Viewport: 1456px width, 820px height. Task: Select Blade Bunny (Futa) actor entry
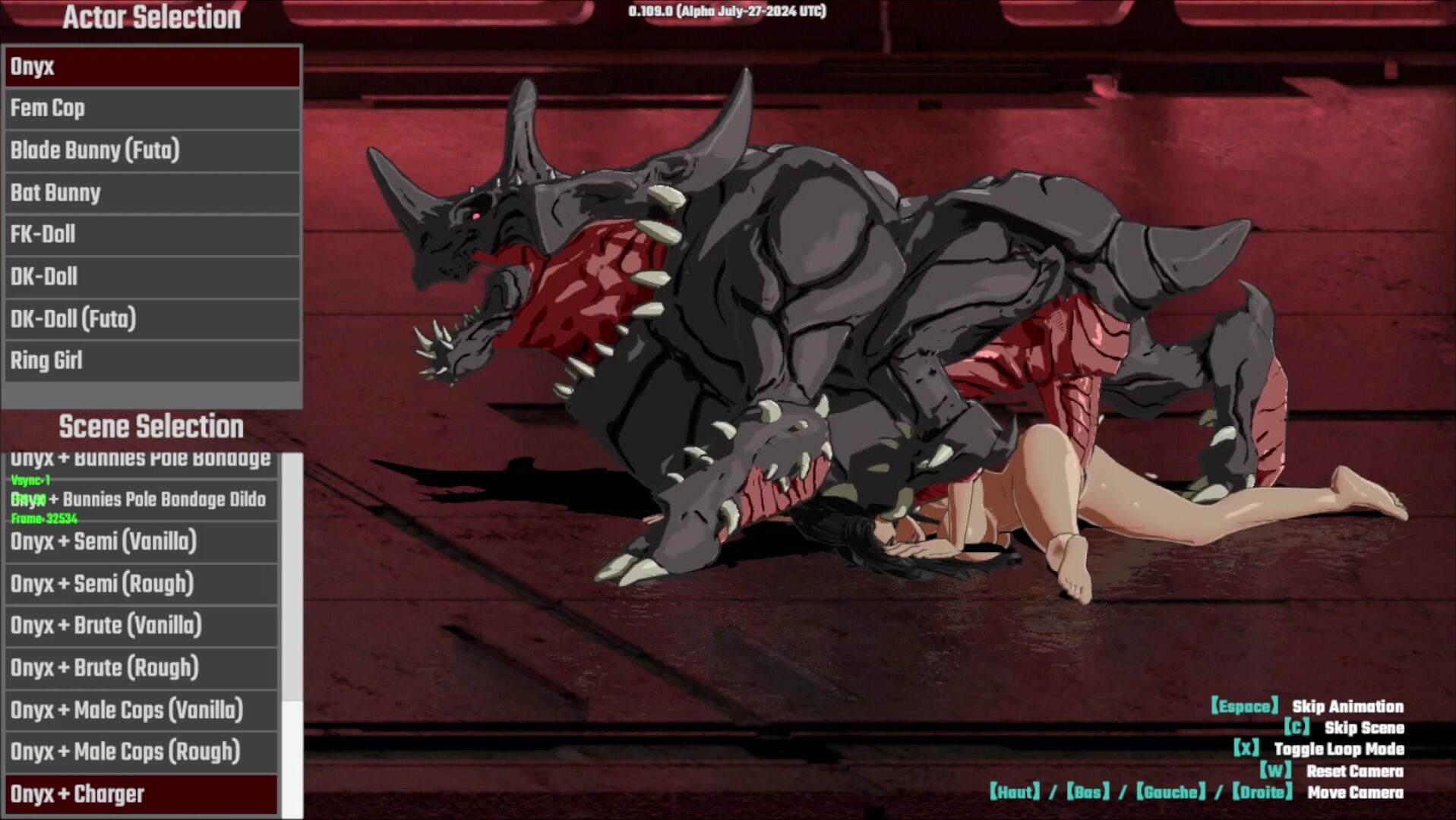click(152, 150)
